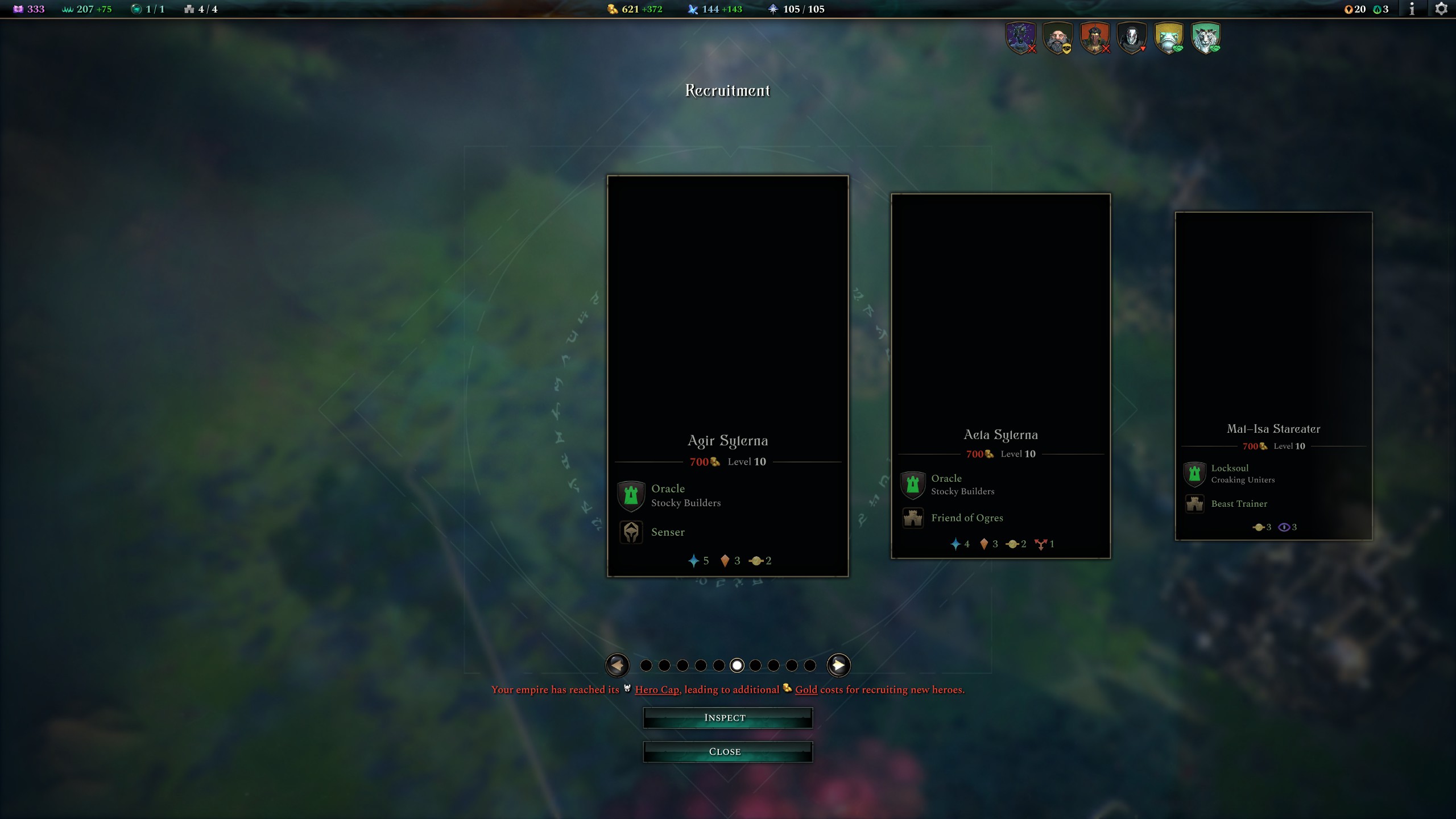Open the Hero Cap link in the warning

click(657, 689)
